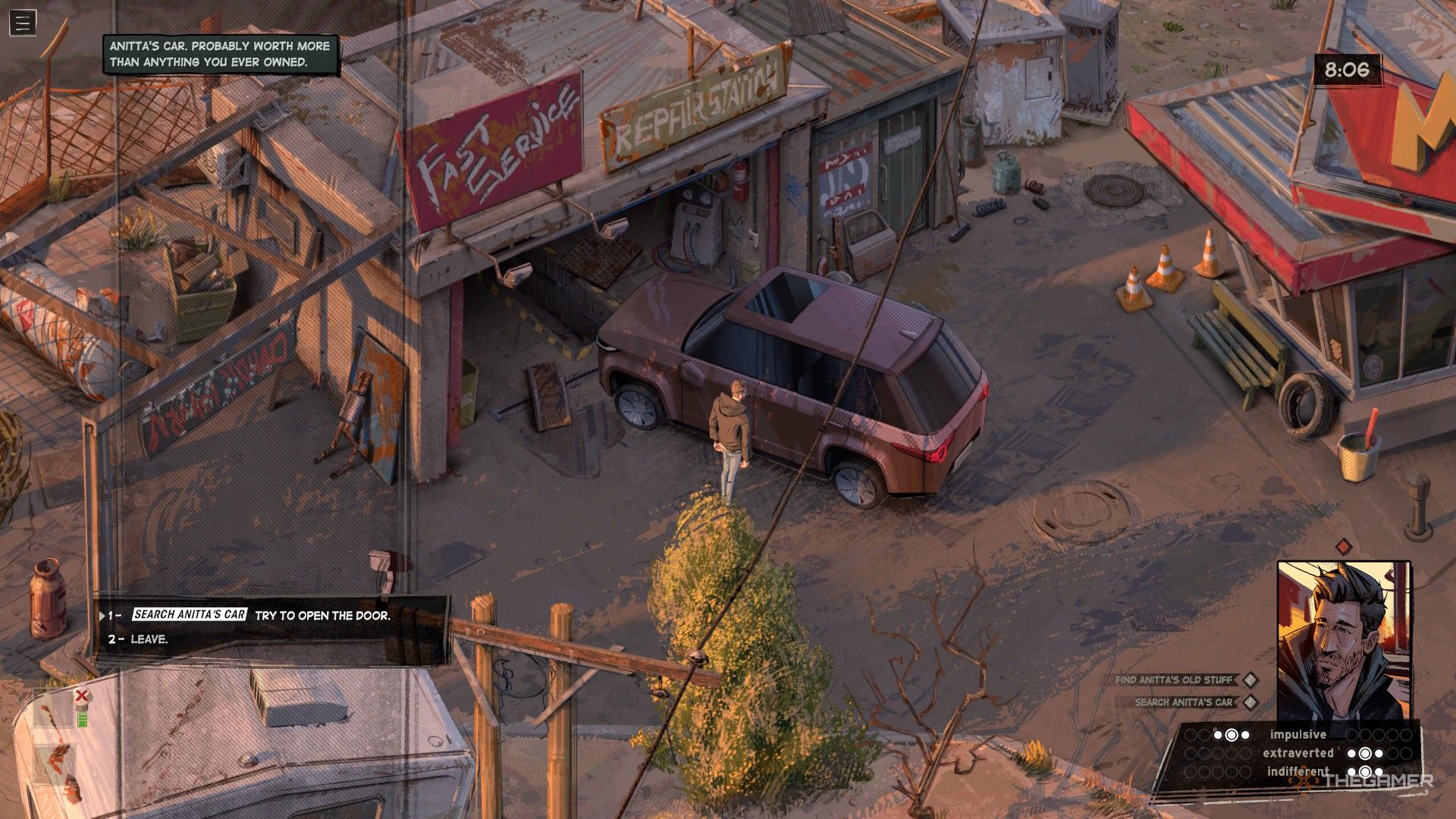
Task: Click the red X icon
Action: pos(82,695)
